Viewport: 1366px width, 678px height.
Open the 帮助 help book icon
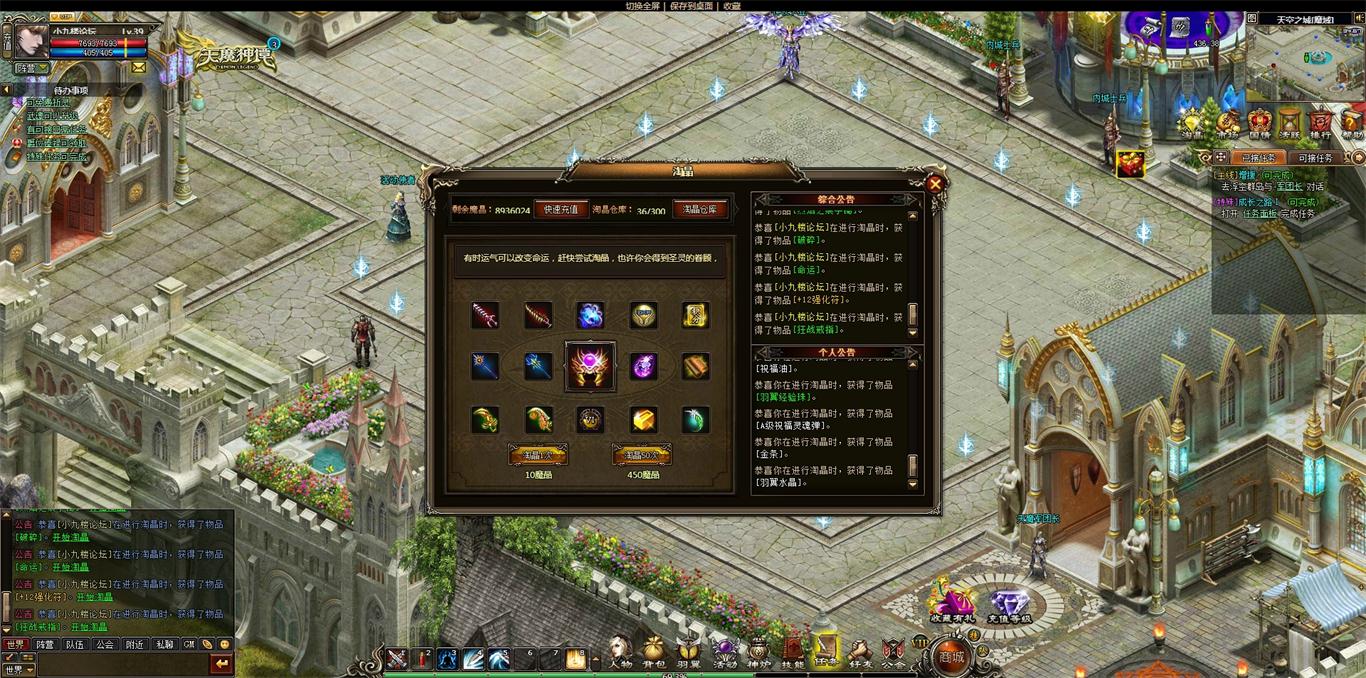[1352, 124]
